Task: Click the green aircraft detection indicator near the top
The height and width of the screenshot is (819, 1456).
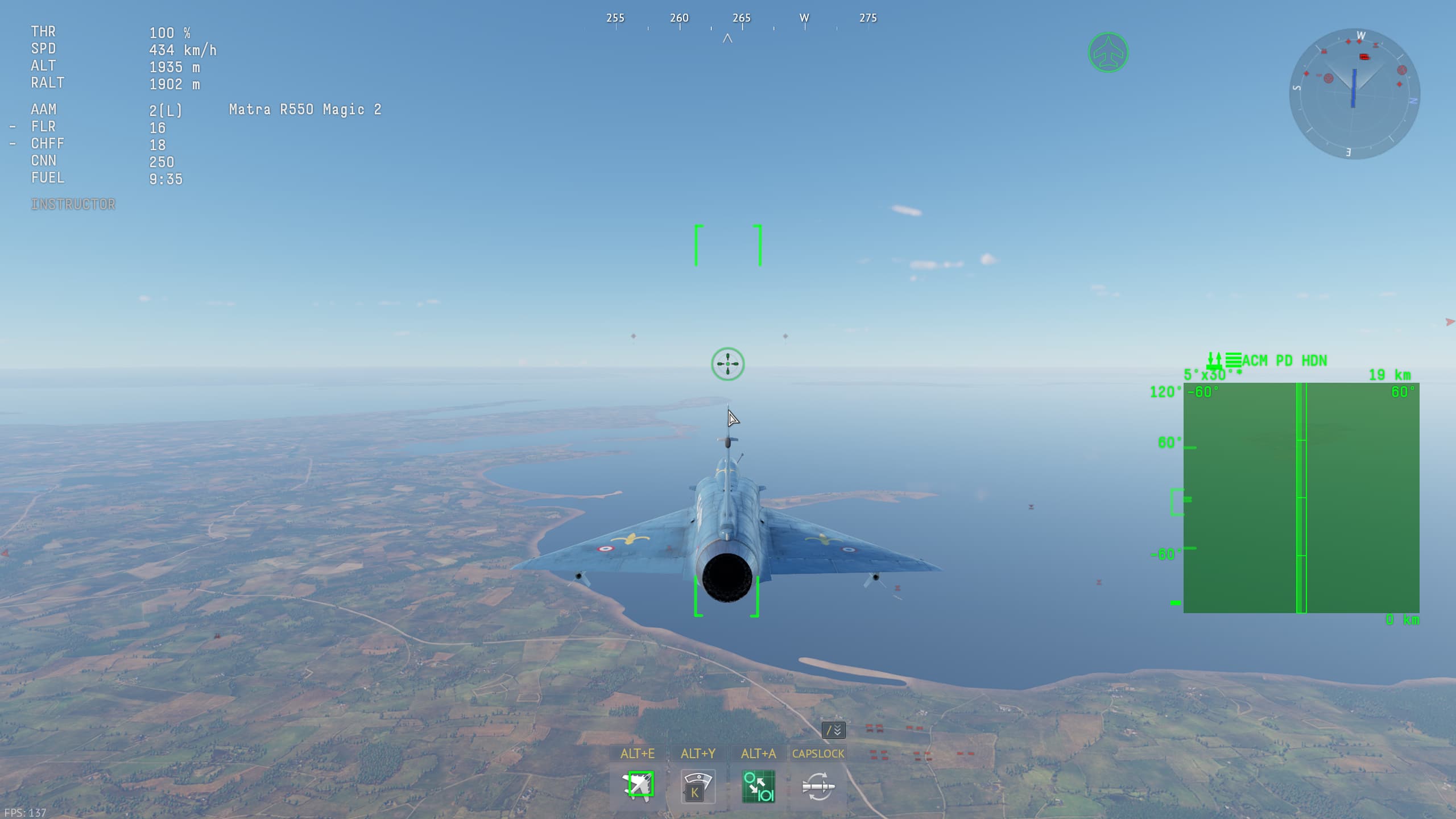Action: point(1108,52)
